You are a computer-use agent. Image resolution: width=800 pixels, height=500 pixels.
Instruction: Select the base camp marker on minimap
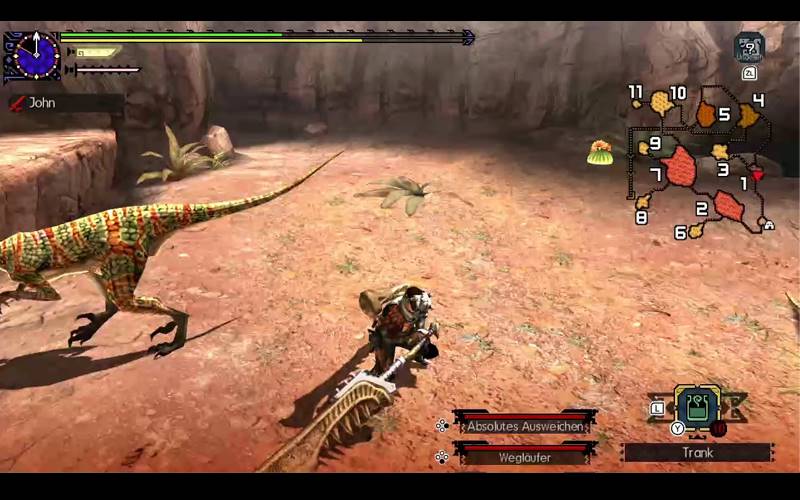(767, 224)
